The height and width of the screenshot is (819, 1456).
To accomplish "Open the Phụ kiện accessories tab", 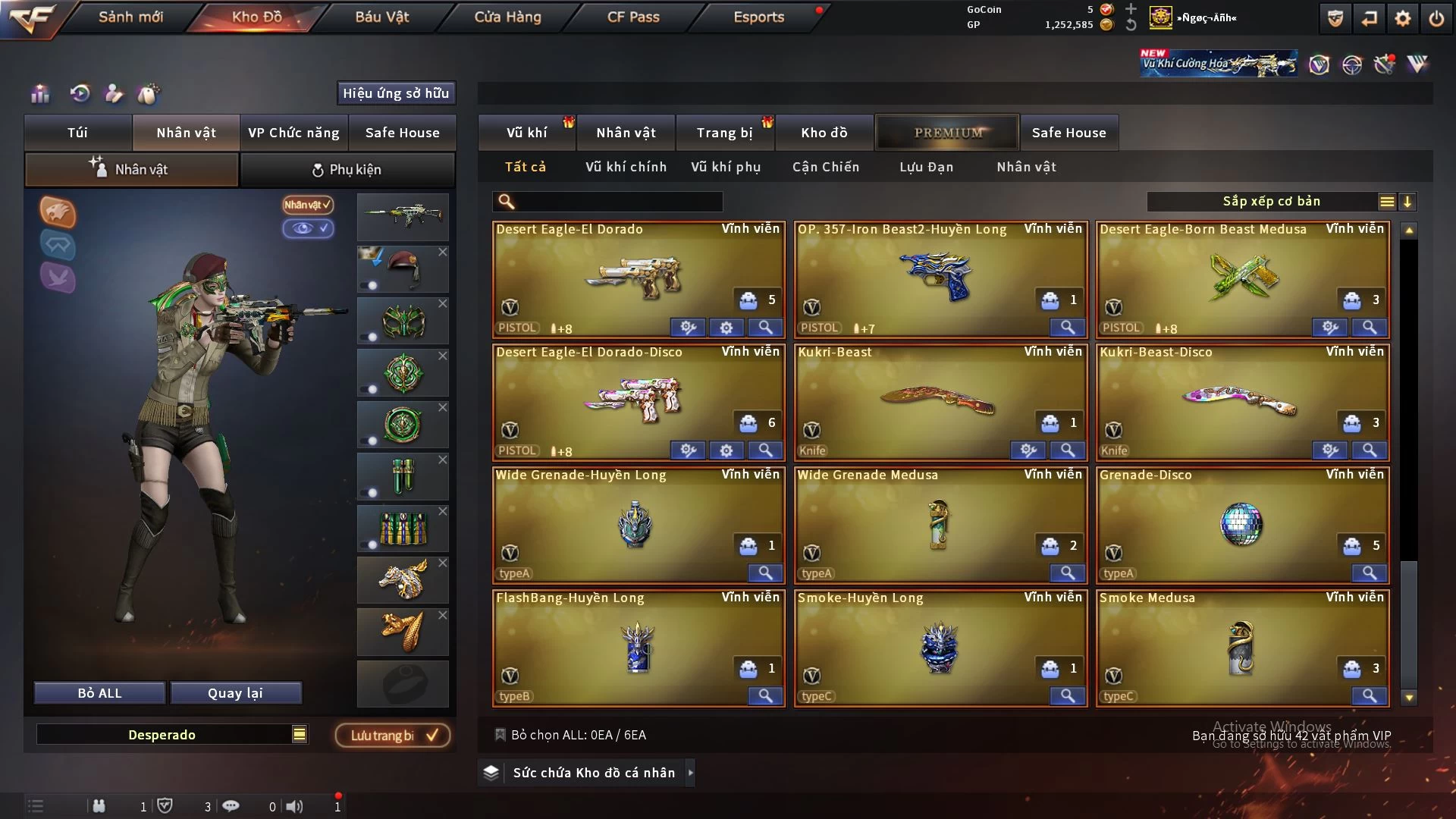I will [x=347, y=170].
